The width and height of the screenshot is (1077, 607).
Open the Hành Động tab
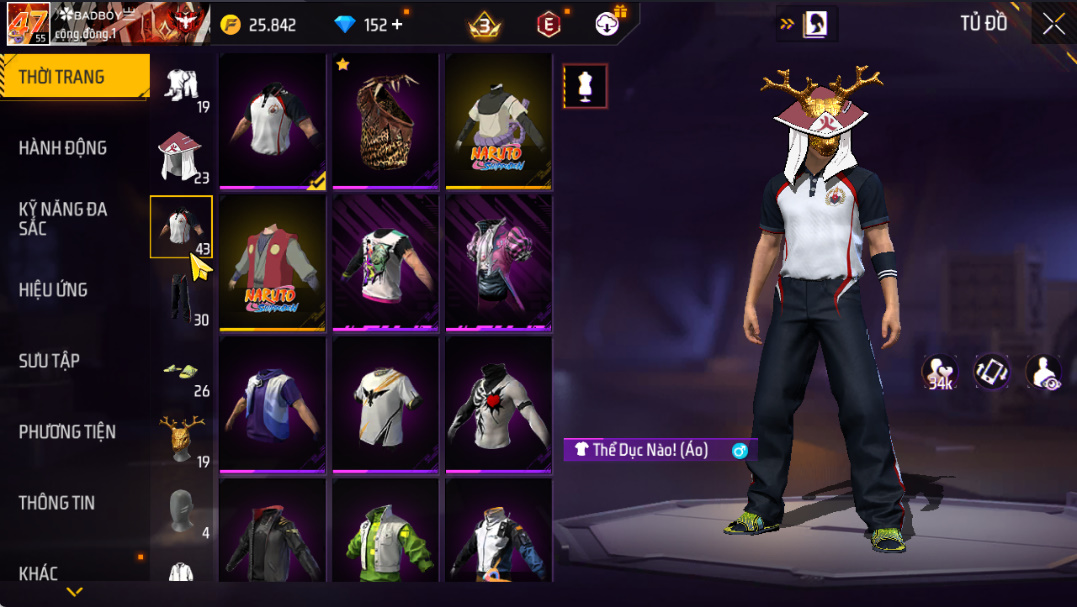pos(63,148)
